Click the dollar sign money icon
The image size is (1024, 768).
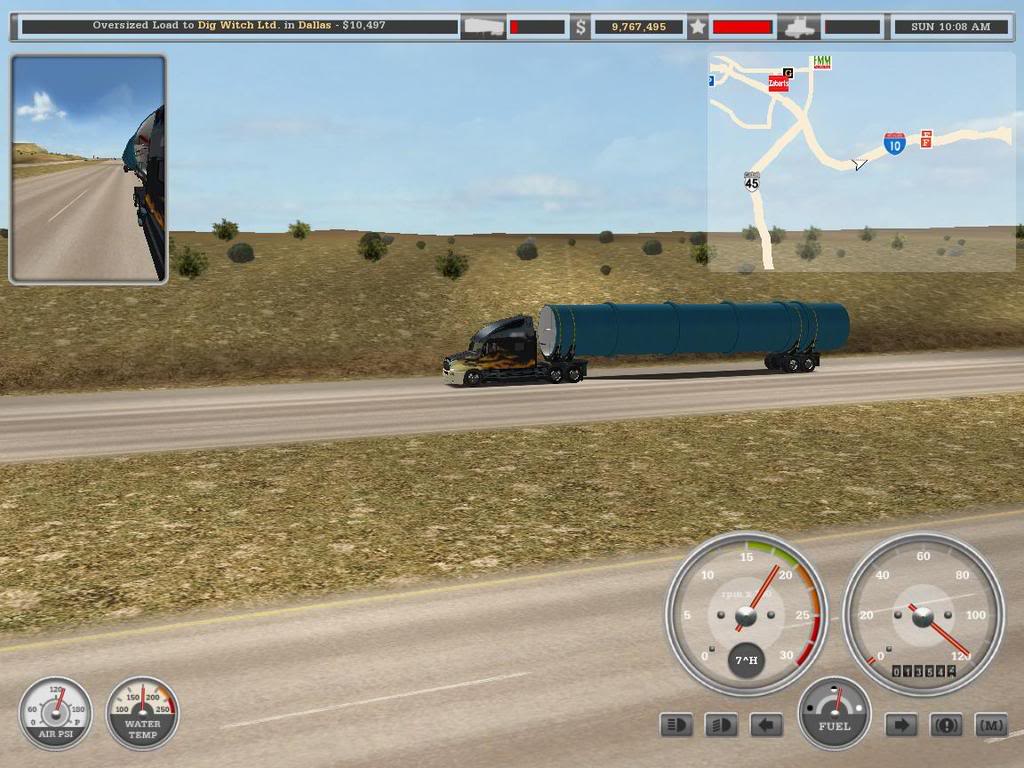pyautogui.click(x=580, y=27)
